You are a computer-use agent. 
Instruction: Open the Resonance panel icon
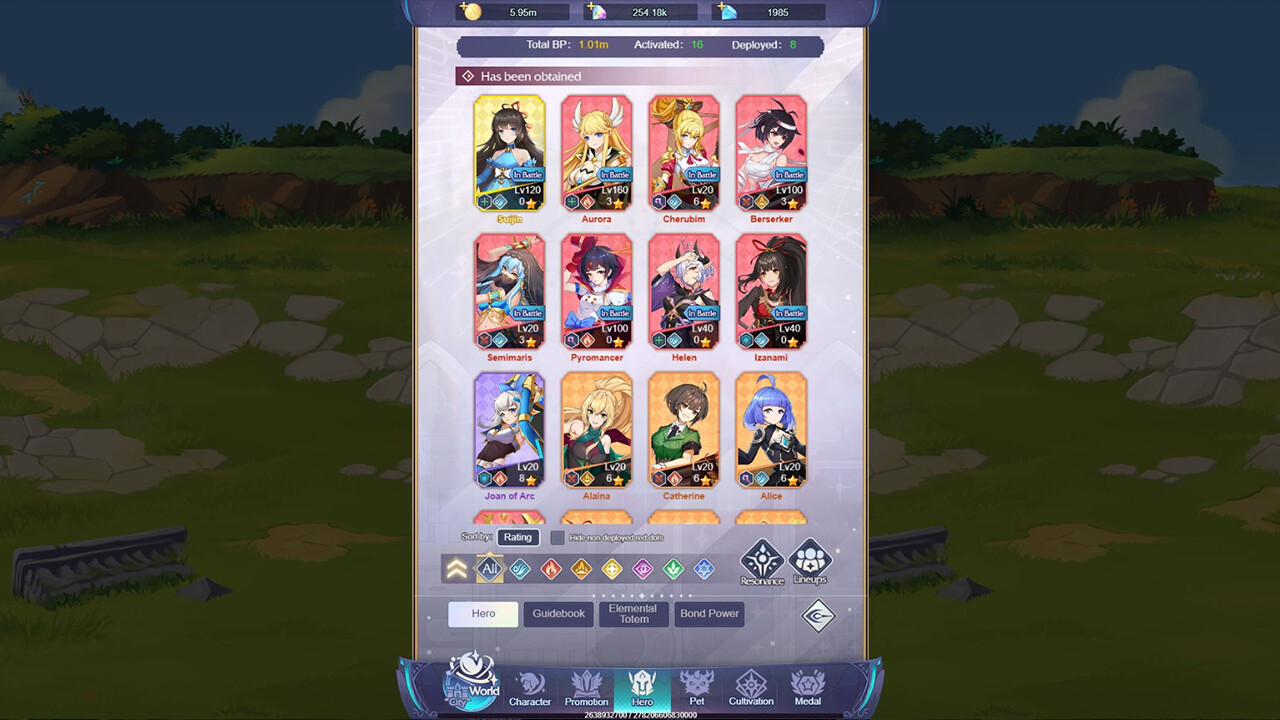tap(760, 560)
